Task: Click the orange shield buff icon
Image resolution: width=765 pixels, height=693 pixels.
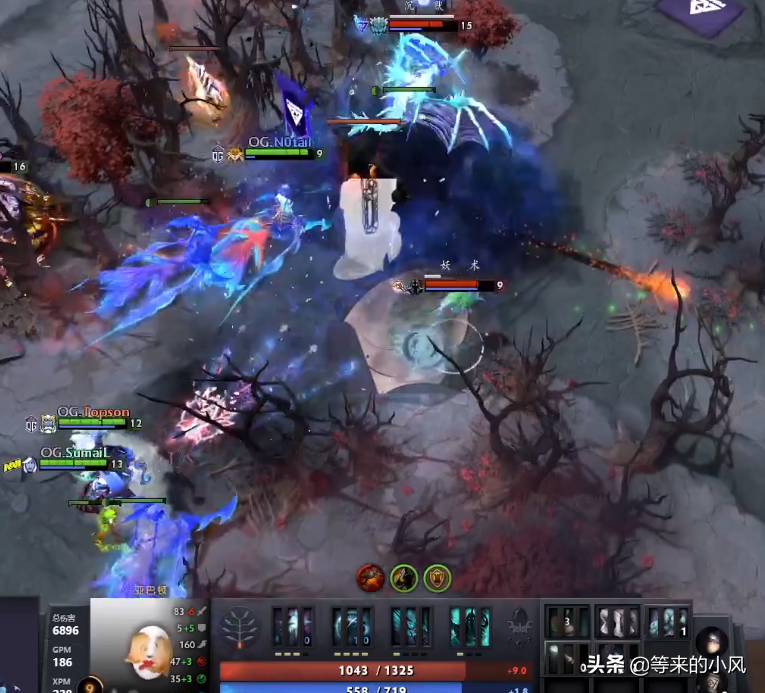Action: click(x=437, y=577)
